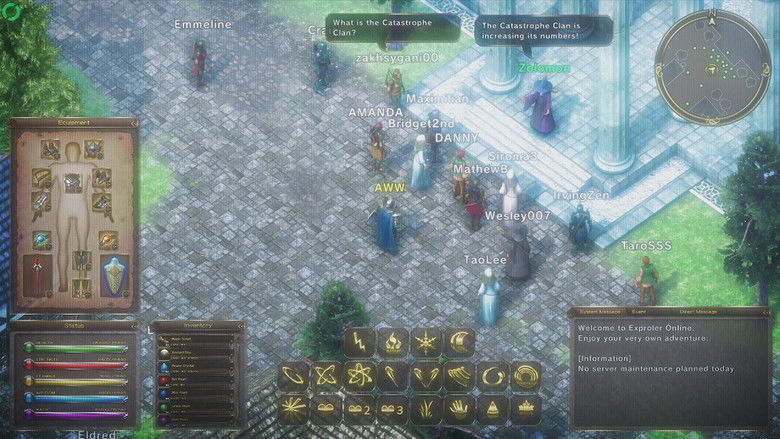Select the equipped shield slot
Screen dimensions: 780x439
click(114, 274)
